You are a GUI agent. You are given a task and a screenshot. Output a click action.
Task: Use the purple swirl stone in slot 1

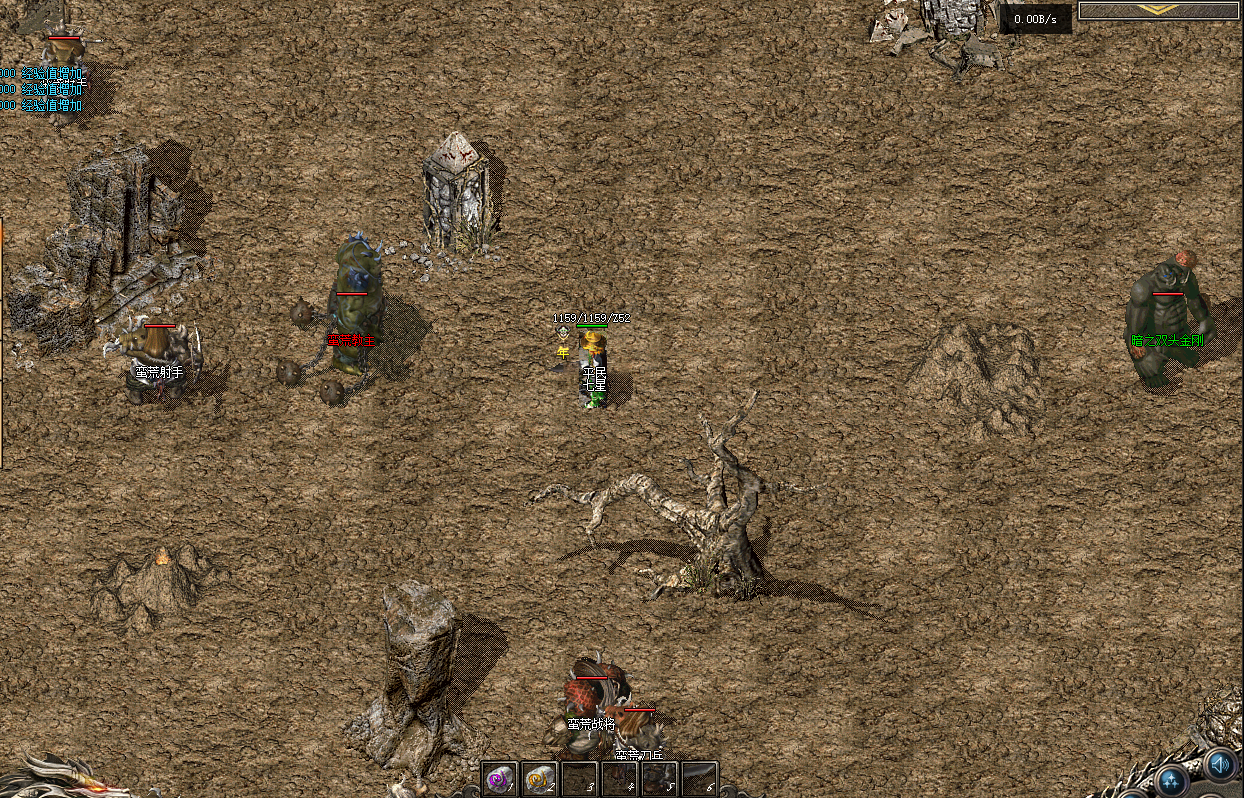(x=499, y=778)
